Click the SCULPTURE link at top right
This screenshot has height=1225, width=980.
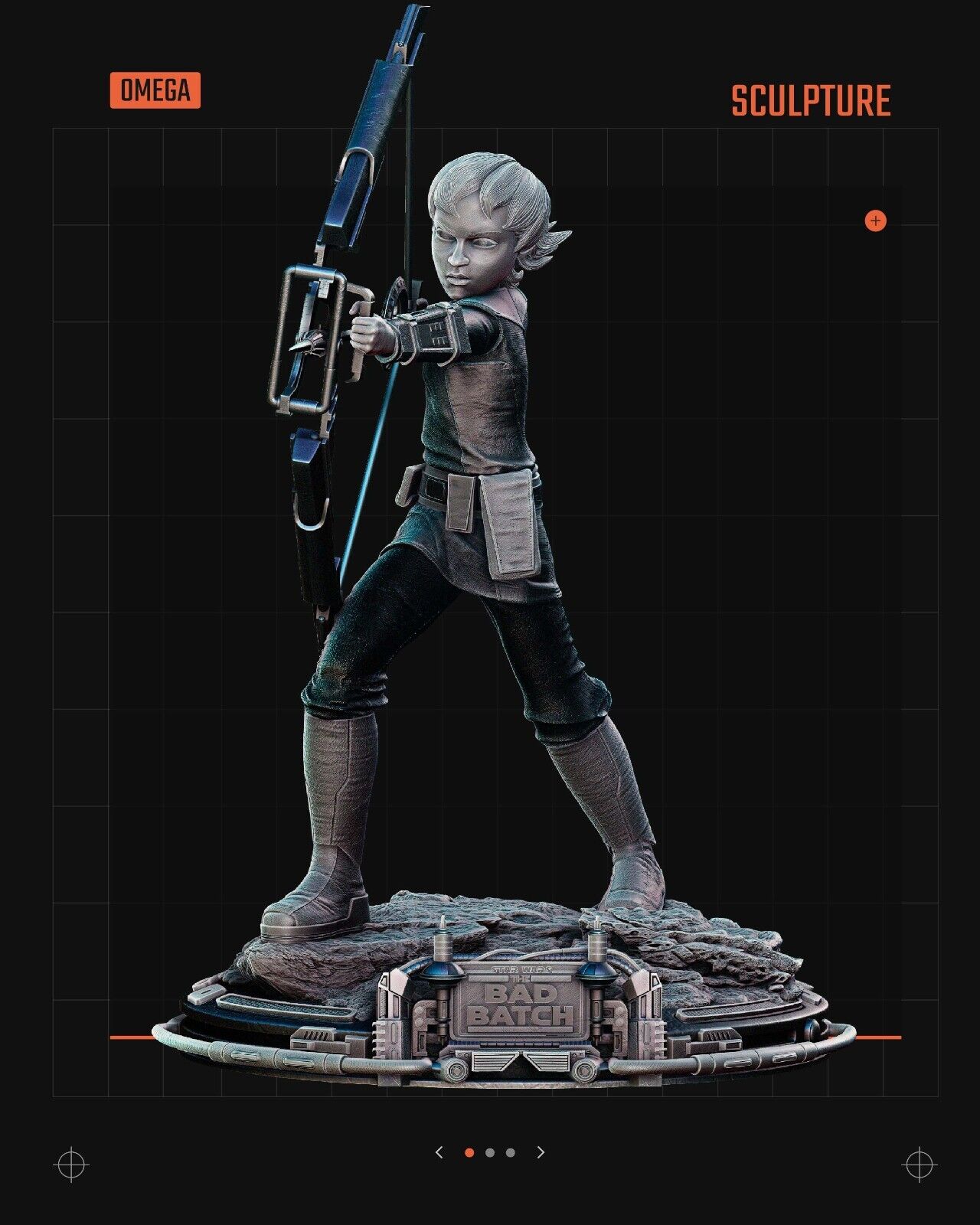point(809,98)
